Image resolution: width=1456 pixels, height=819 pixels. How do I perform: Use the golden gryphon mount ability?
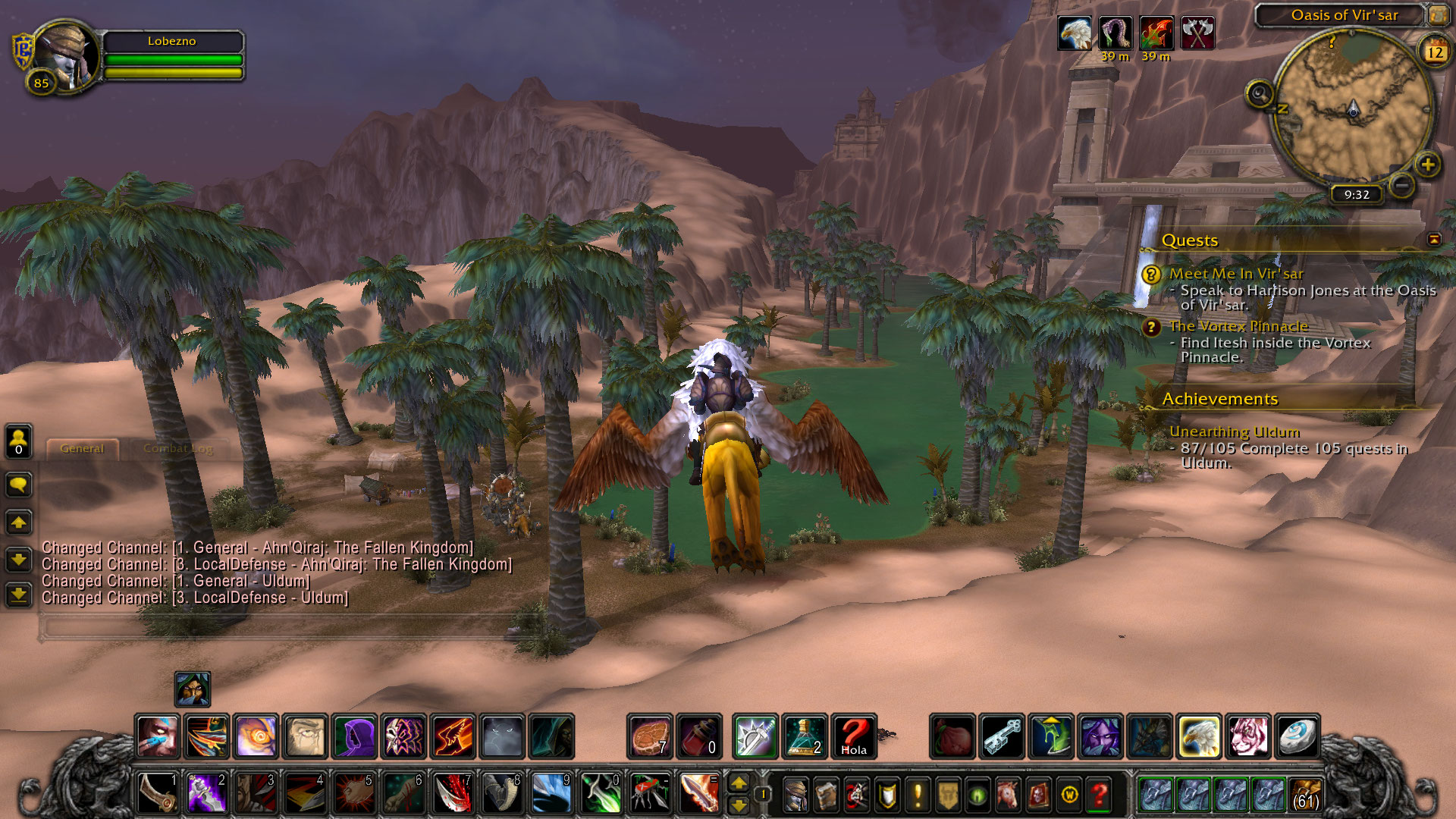[1199, 736]
